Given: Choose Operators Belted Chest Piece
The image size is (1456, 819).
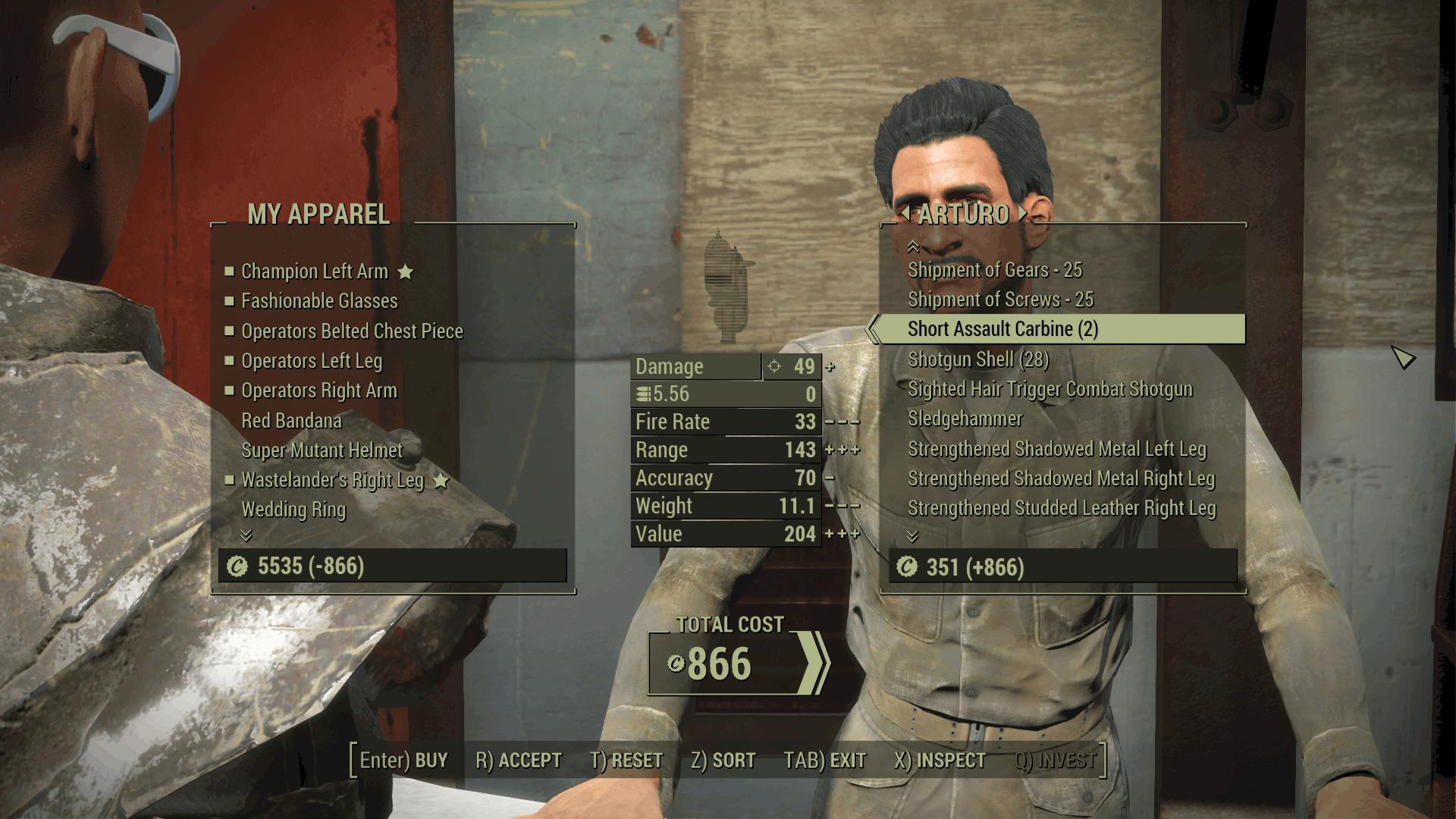Looking at the screenshot, I should [352, 331].
